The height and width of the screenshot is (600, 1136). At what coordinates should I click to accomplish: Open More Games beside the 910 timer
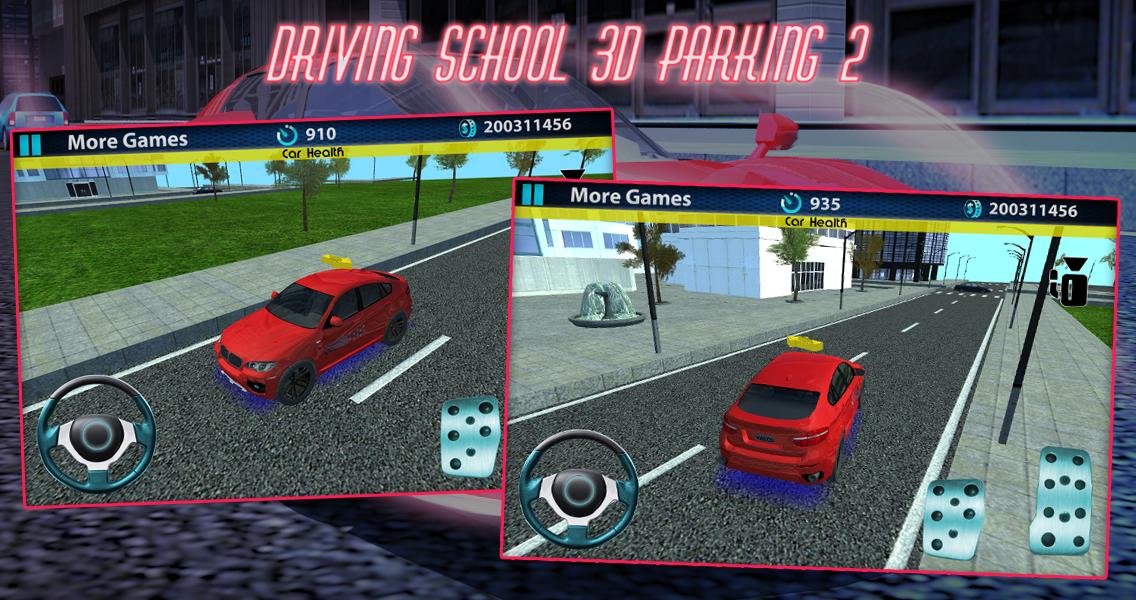(x=127, y=141)
